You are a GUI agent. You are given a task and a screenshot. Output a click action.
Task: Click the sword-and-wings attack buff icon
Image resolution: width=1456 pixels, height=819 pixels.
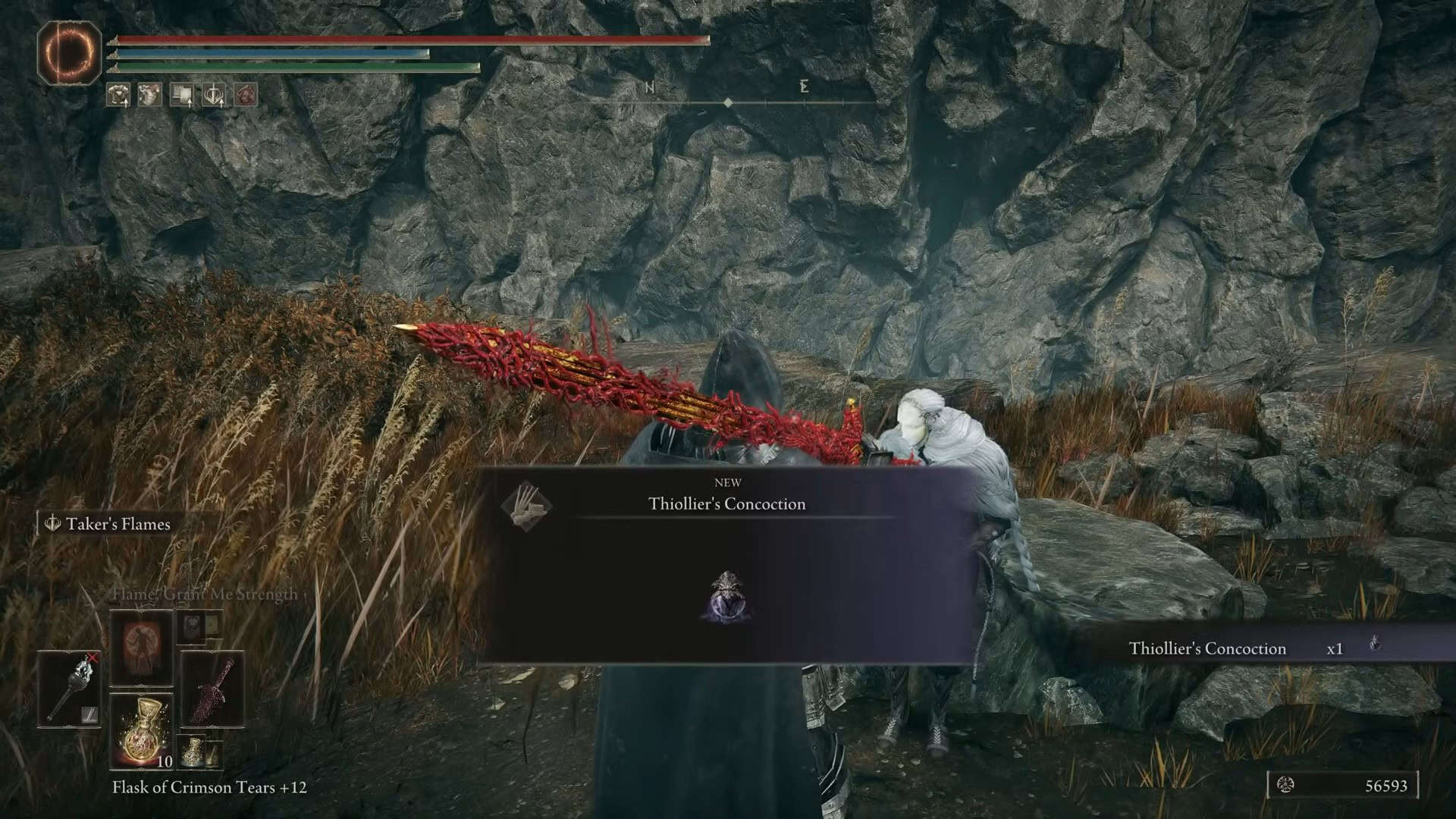(x=214, y=95)
